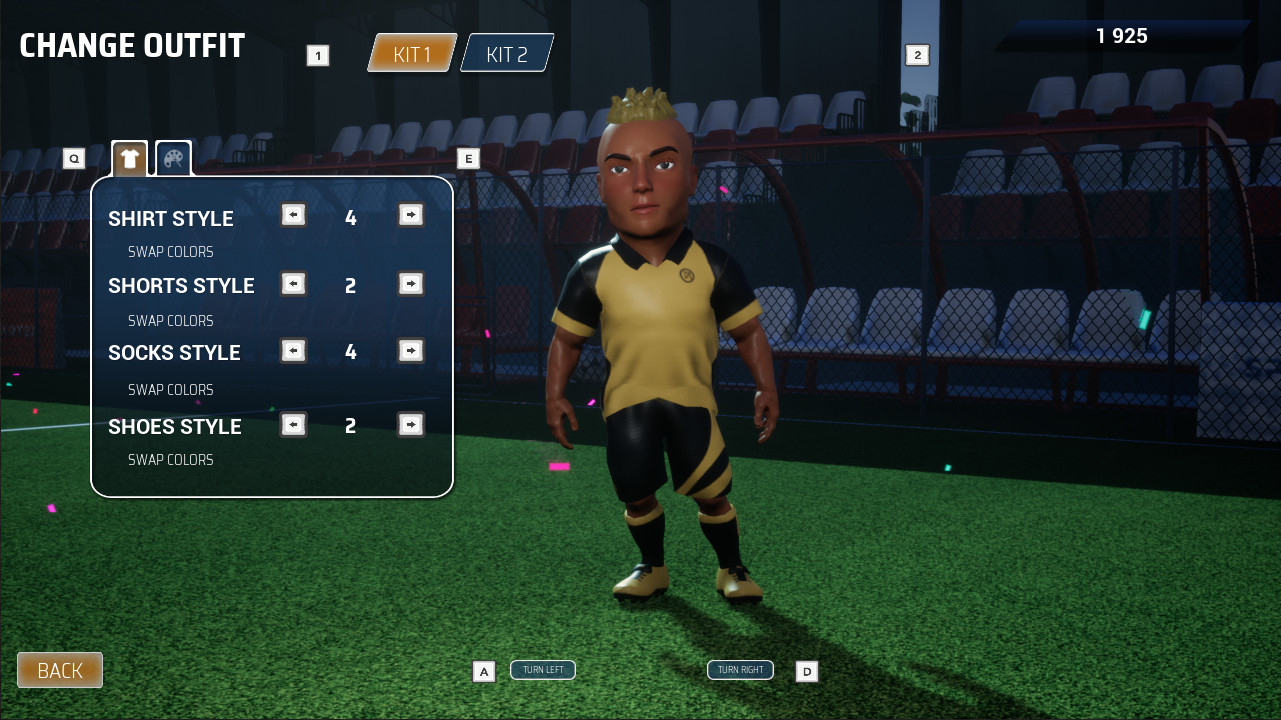This screenshot has height=720, width=1281.
Task: Click the left arrow beside Shirt Style
Action: pos(293,215)
